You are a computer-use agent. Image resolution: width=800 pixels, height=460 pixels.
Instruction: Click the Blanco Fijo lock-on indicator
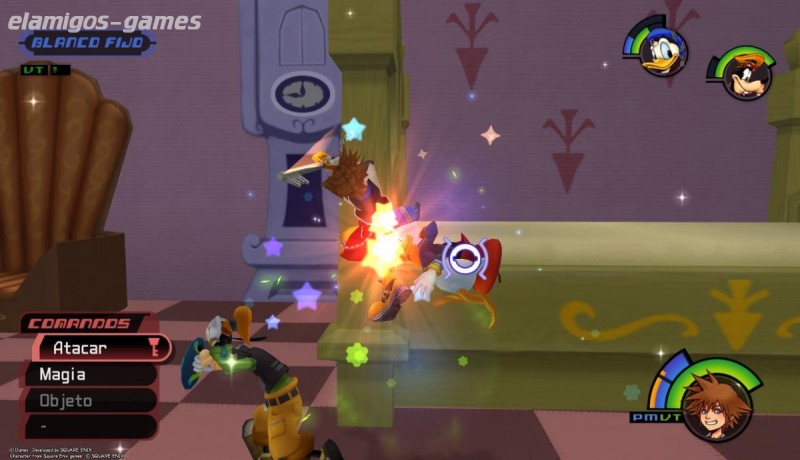pos(87,43)
